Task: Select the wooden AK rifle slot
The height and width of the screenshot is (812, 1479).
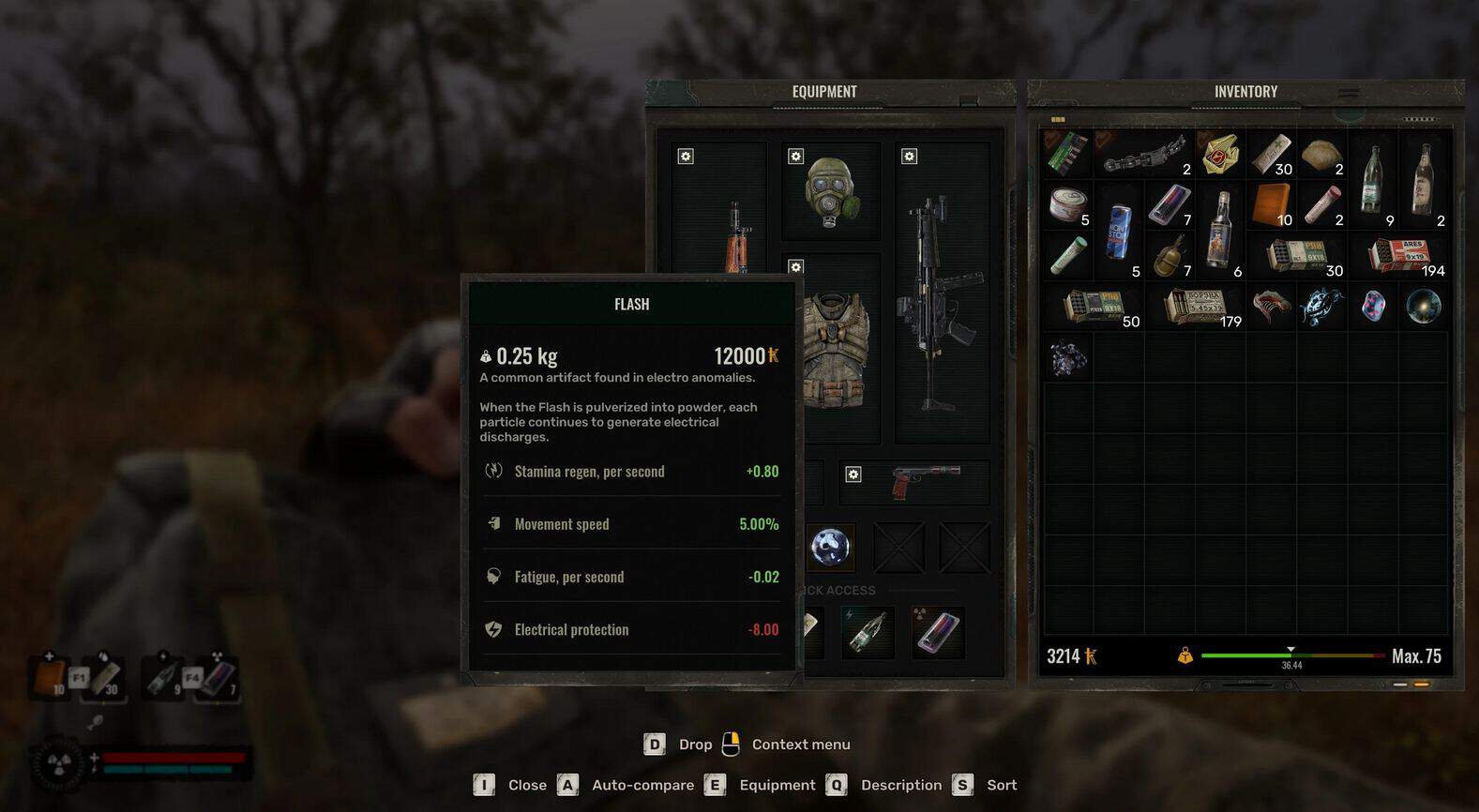Action: [x=737, y=234]
